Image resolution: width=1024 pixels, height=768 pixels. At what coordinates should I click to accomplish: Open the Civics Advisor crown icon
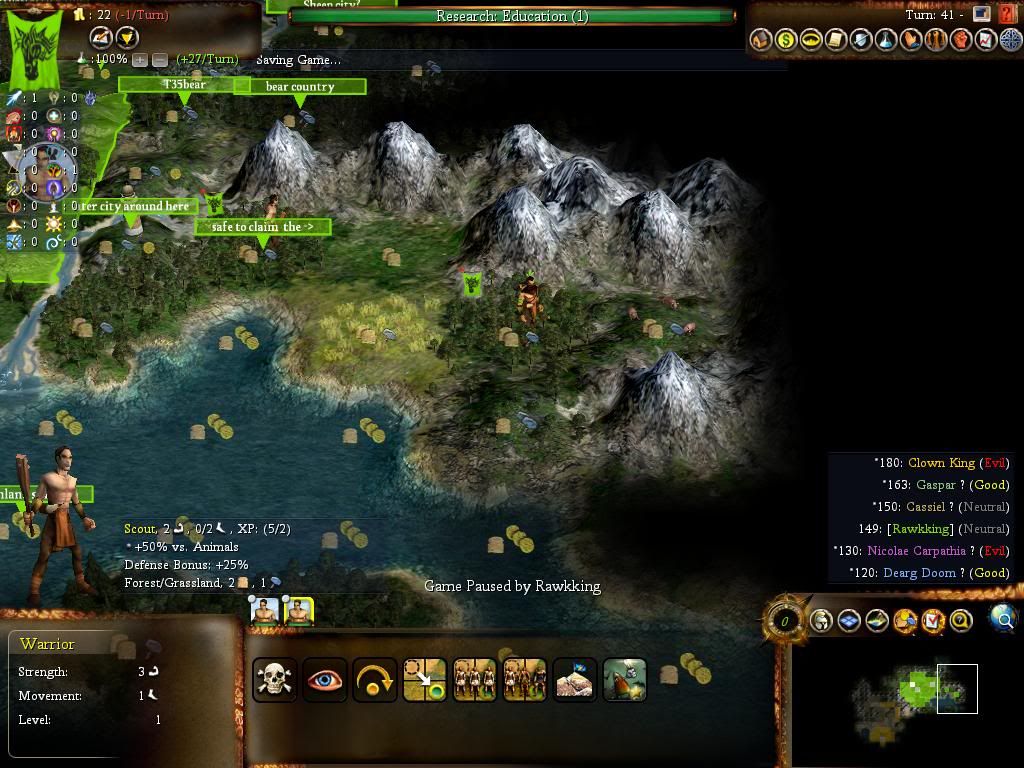point(811,40)
